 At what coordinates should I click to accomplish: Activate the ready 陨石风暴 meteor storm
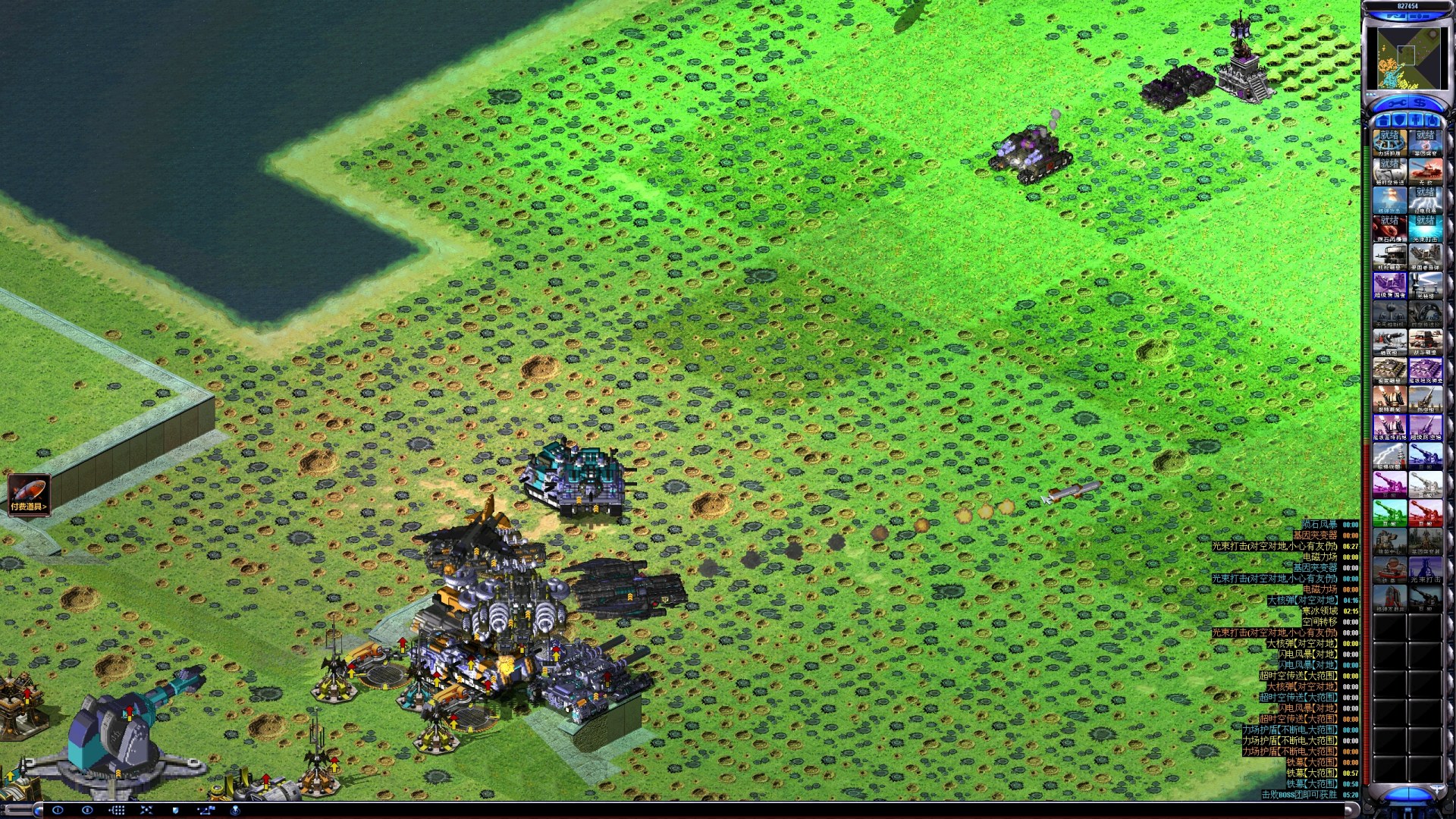pyautogui.click(x=1389, y=227)
